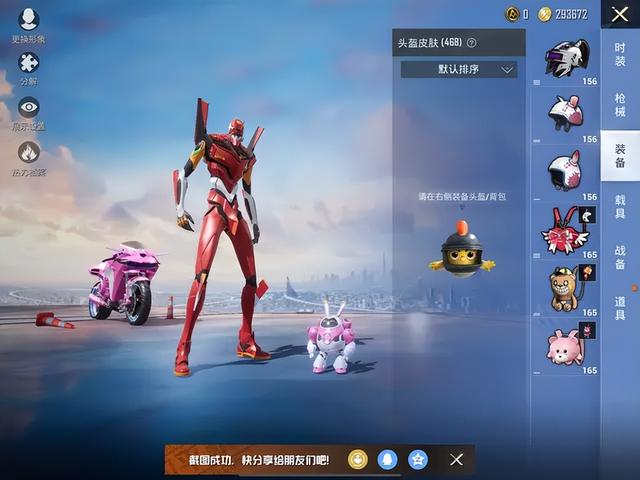Viewport: 640px width, 480px height.
Task: Dismiss the screenshot share banner
Action: [x=456, y=459]
